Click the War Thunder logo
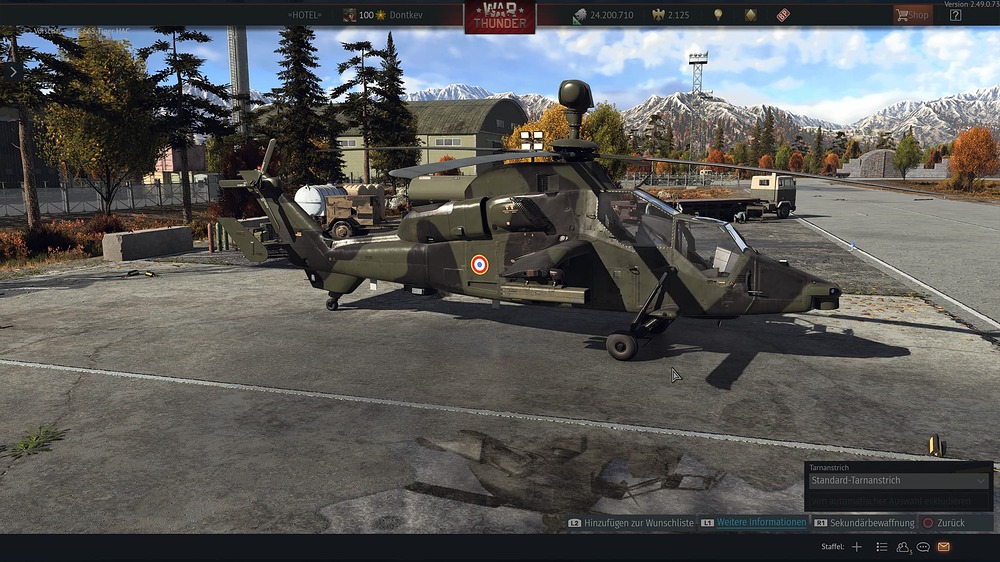Screen dimensions: 1000x562 (x=499, y=16)
